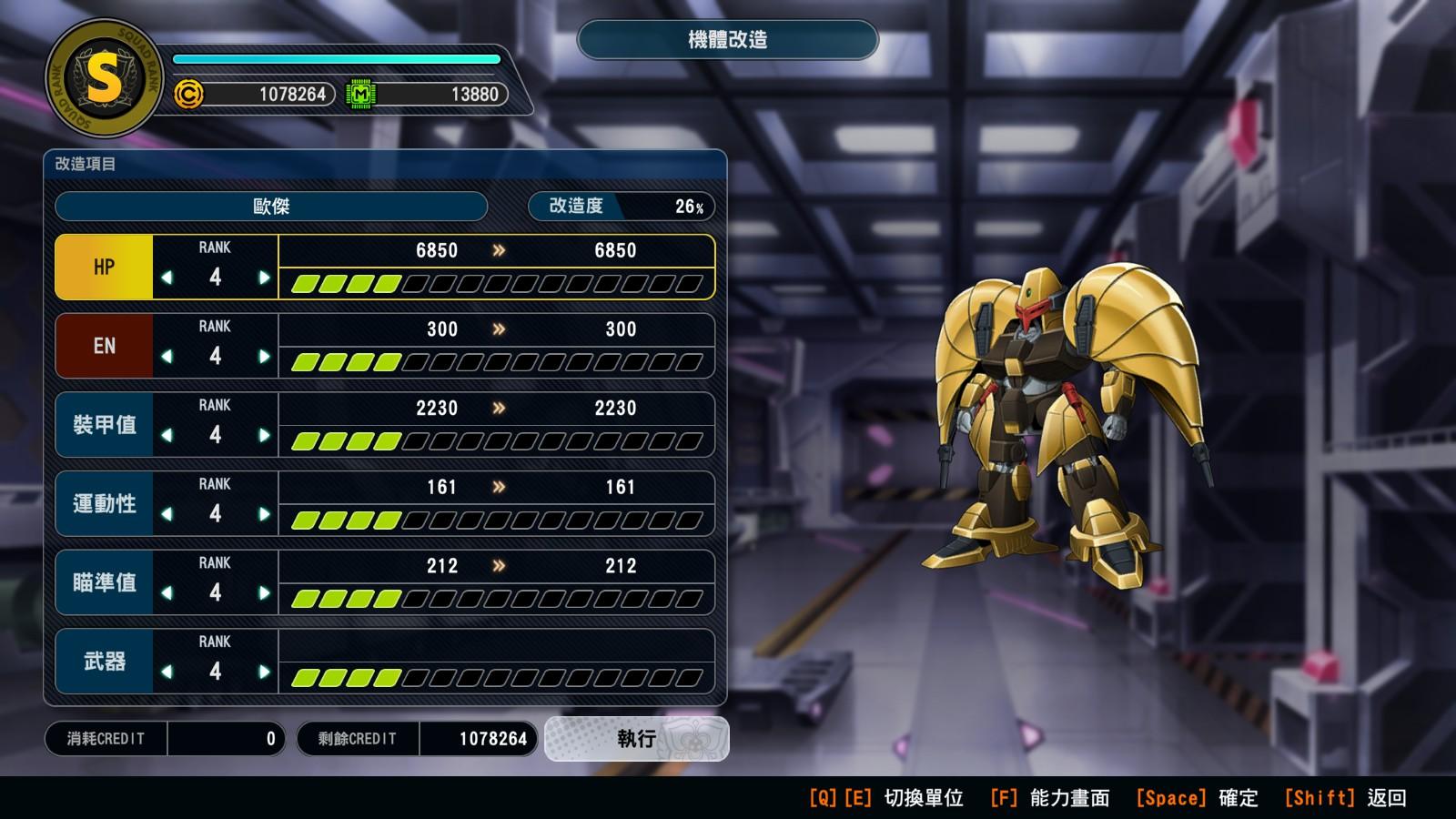Screen dimensions: 1456x819
Task: Decrease 裝甲值 rank with left arrow
Action: [167, 436]
